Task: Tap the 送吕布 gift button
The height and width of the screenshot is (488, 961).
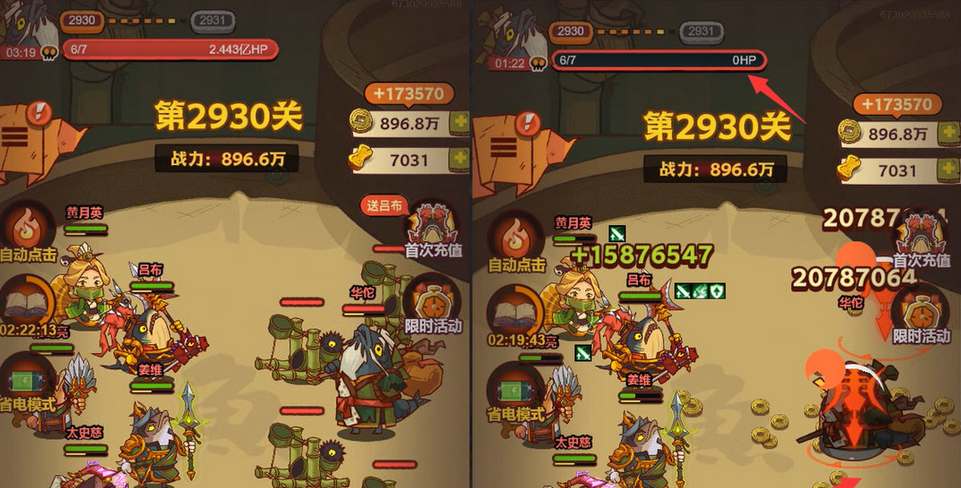Action: click(386, 206)
